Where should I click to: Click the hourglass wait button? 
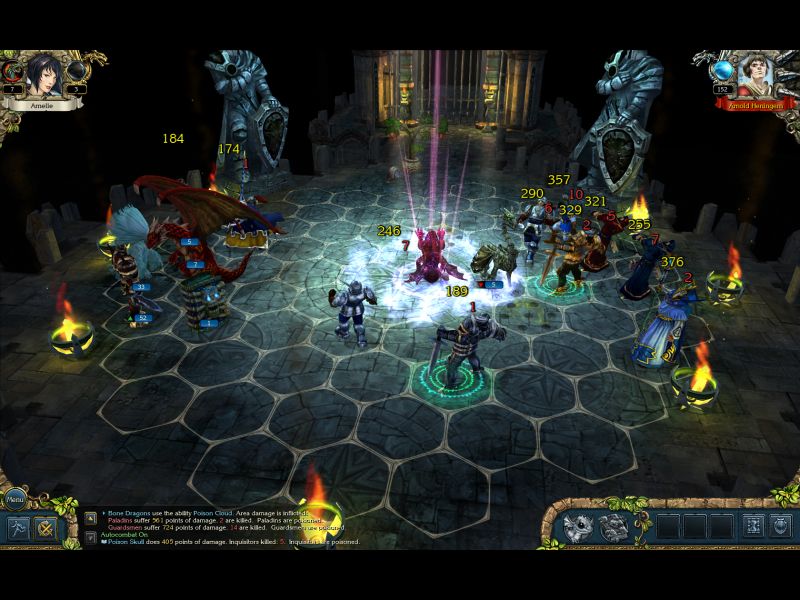point(752,527)
